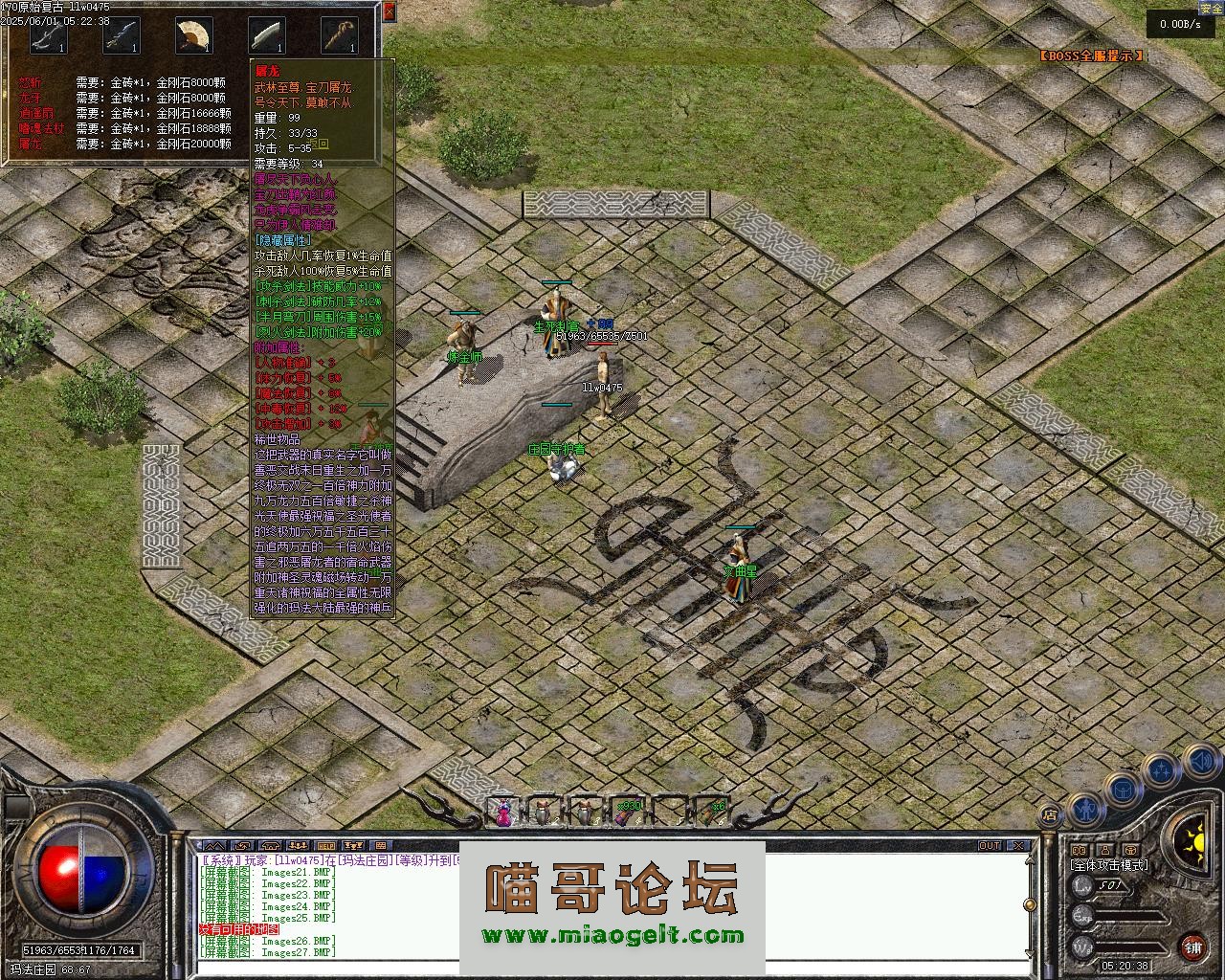Open the 店 shop button
Image resolution: width=1225 pixels, height=980 pixels.
(x=1050, y=816)
